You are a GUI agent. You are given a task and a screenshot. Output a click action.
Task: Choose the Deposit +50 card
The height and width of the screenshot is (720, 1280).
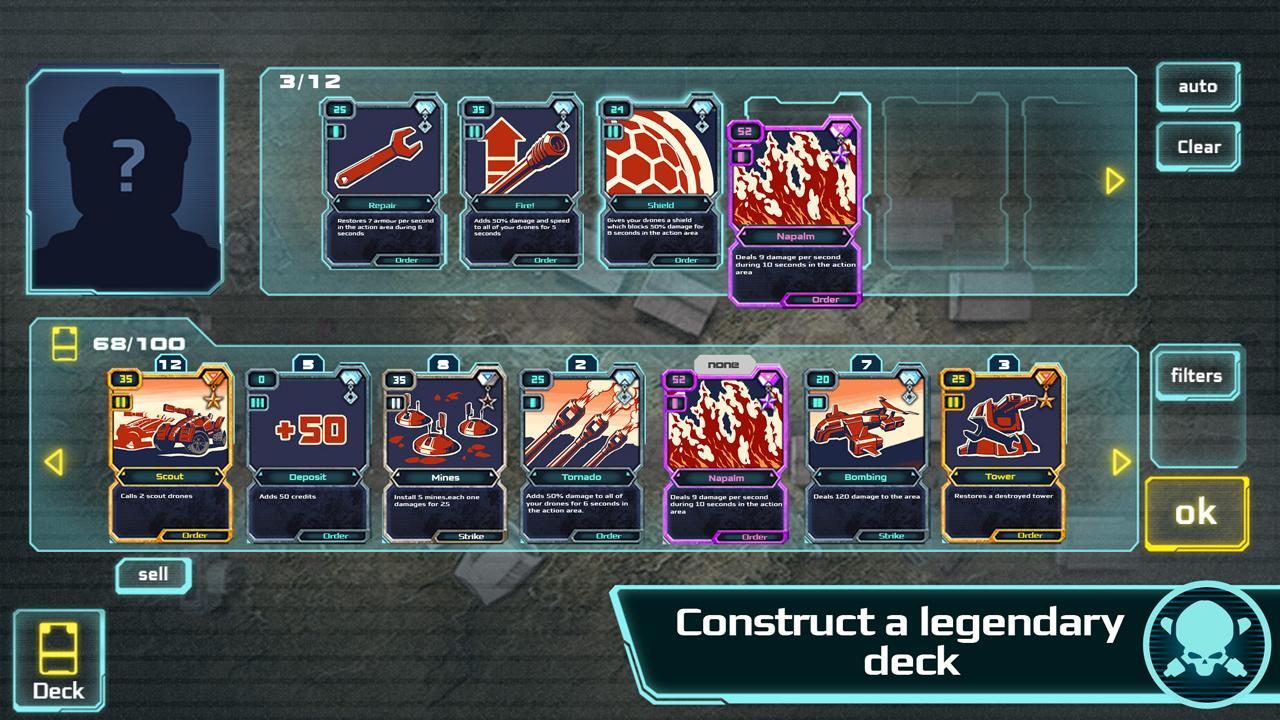pos(308,455)
